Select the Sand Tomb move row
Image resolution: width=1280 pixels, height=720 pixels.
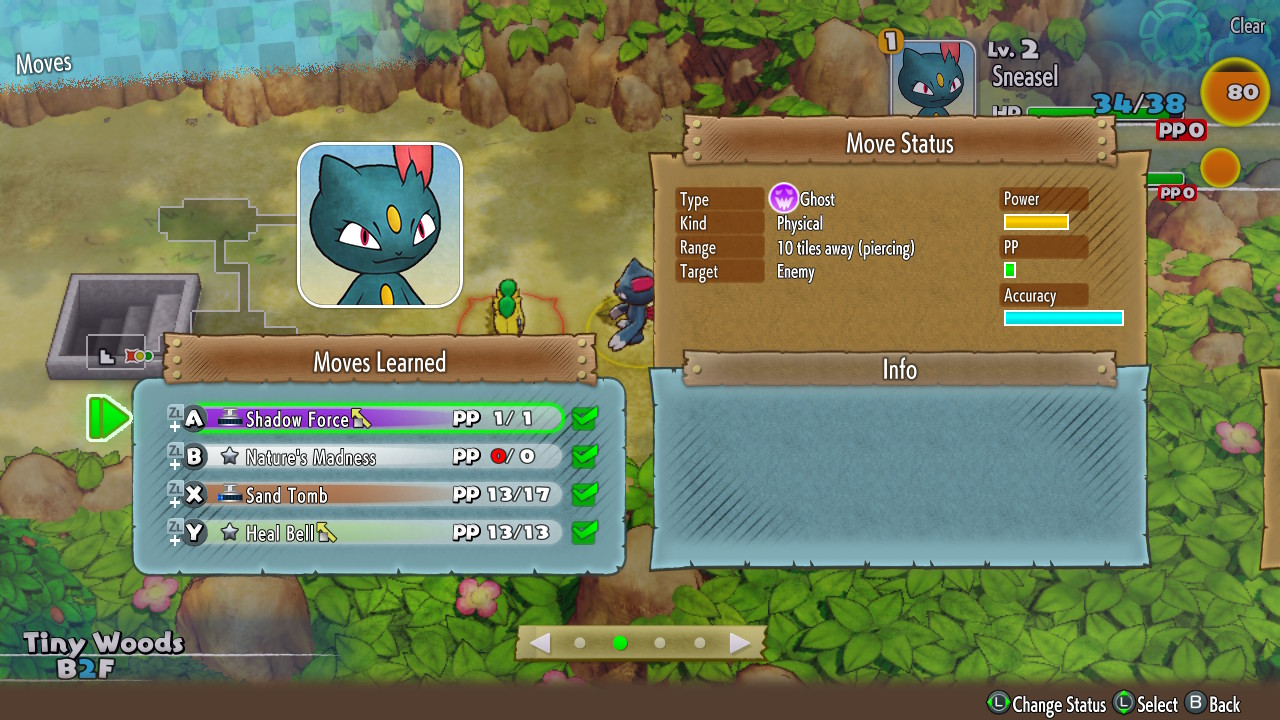(380, 495)
